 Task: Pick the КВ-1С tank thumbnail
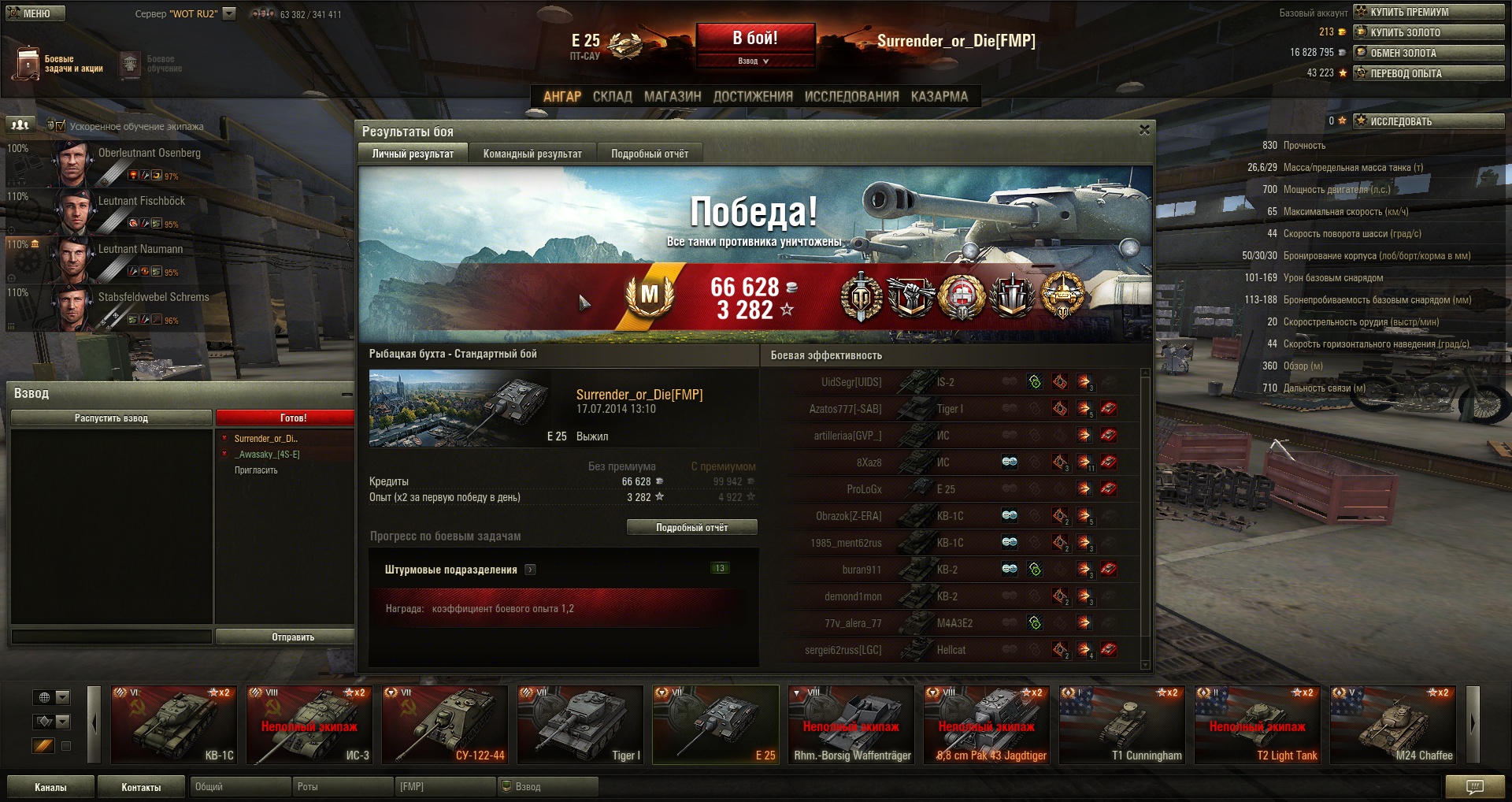pos(174,725)
